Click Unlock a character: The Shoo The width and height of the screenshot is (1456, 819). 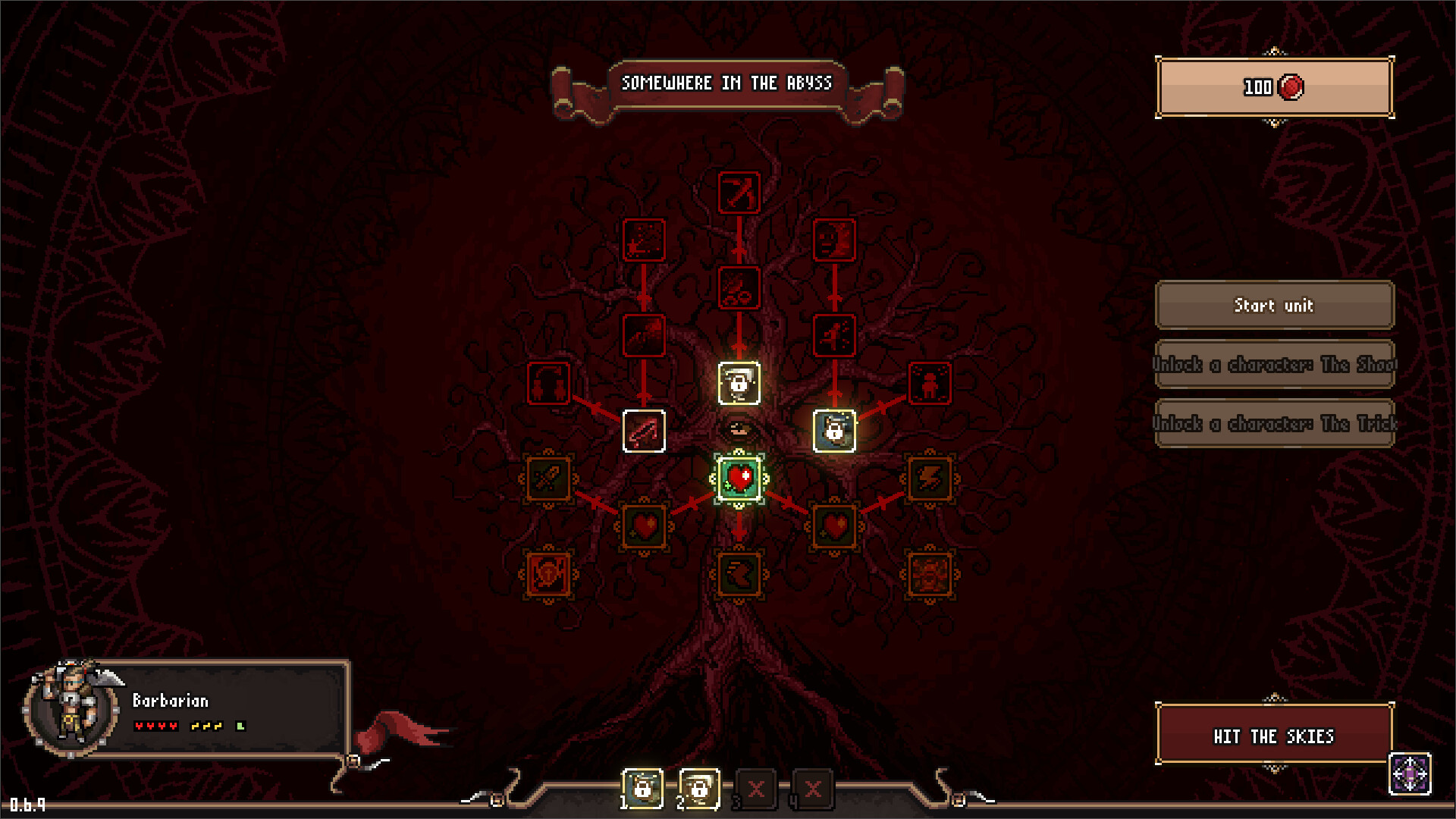pos(1275,365)
